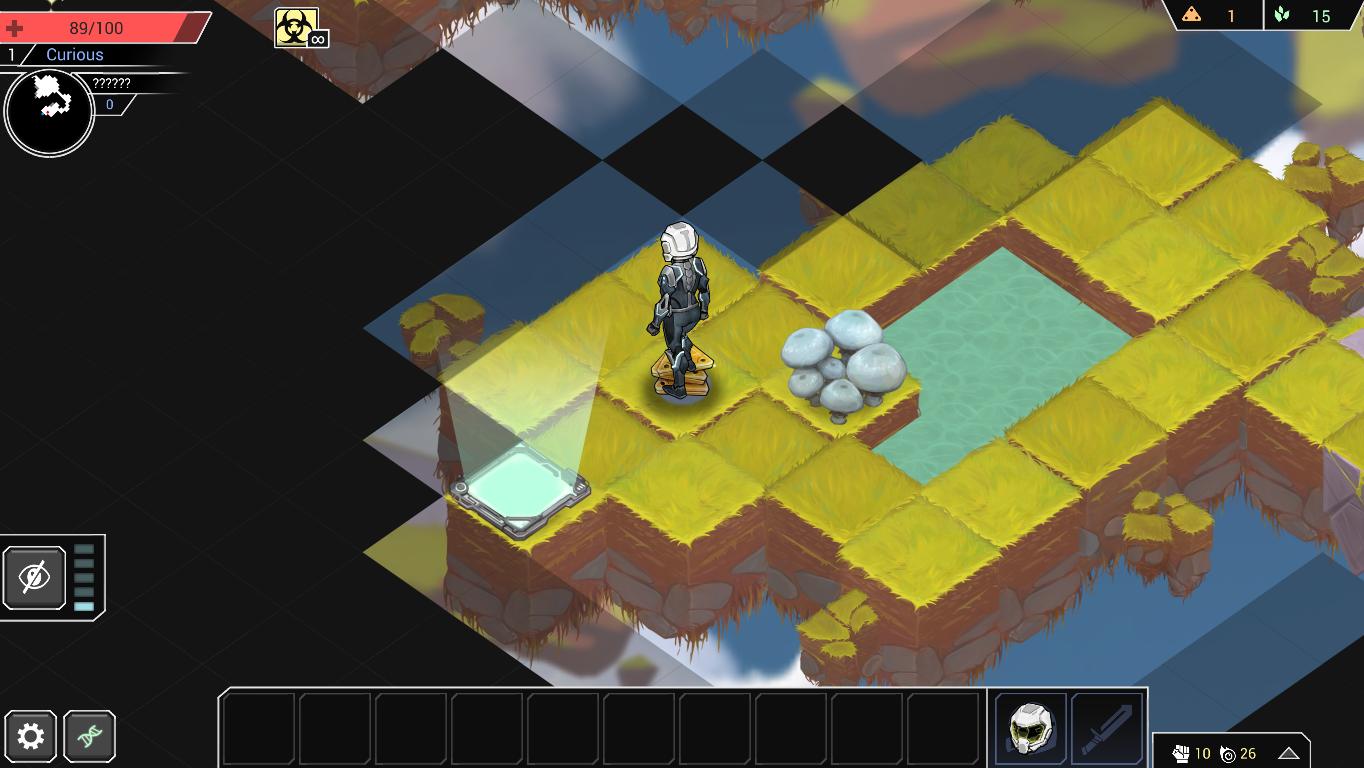Click the circular minimap

[x=49, y=113]
